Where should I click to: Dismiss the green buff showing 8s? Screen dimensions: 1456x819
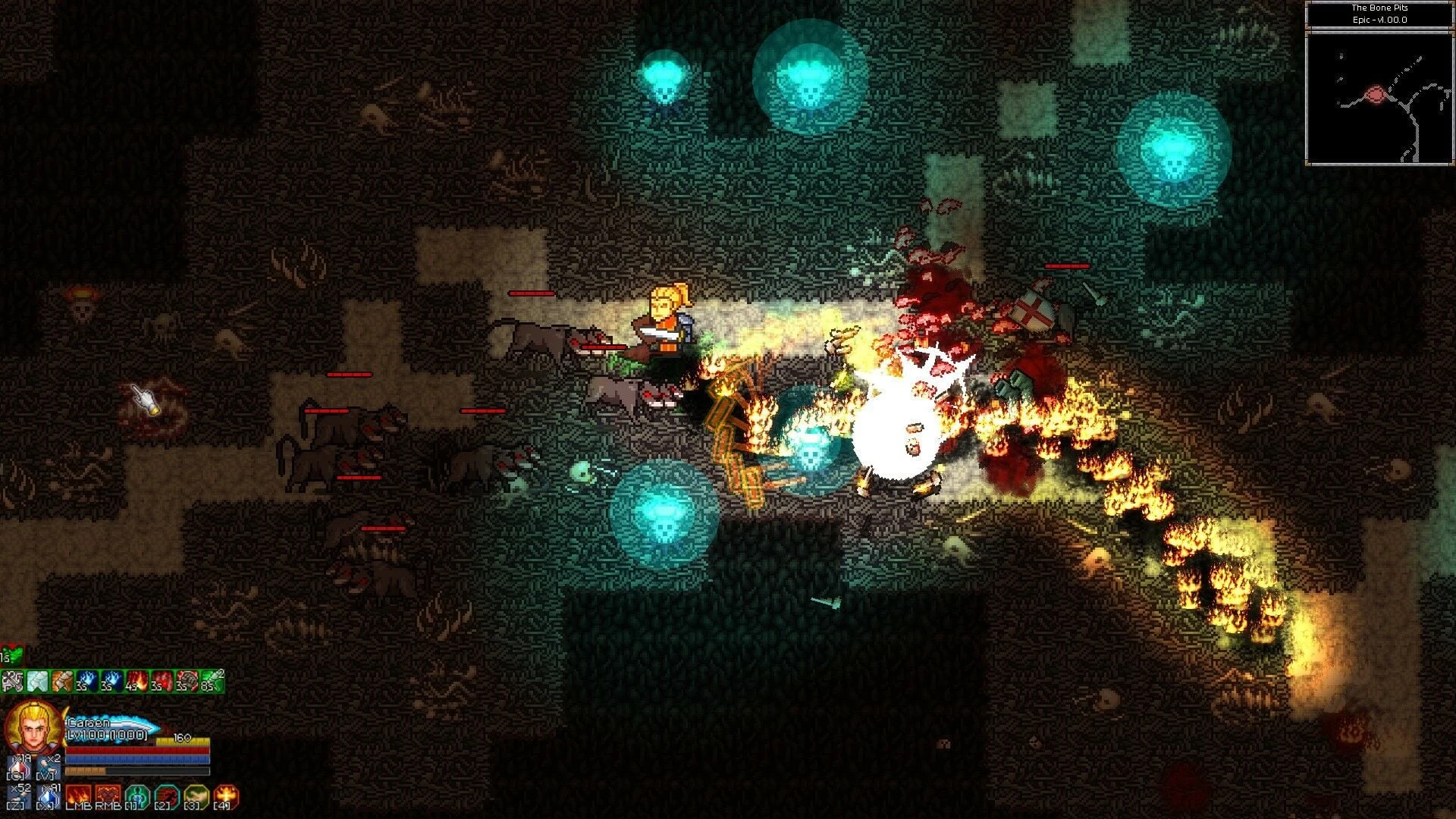pos(213,680)
